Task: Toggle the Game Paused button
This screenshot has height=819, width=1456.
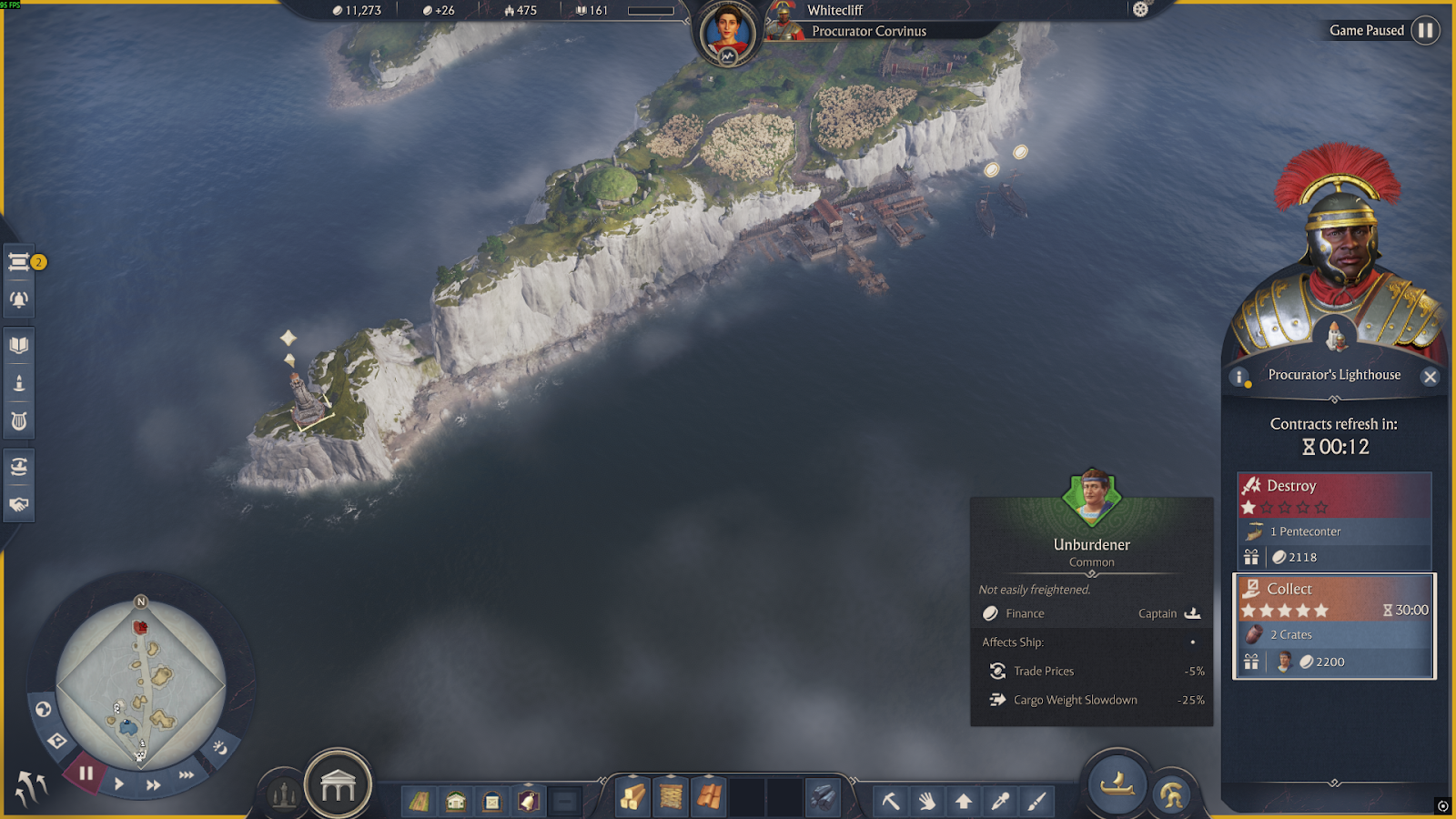Action: (x=1425, y=31)
